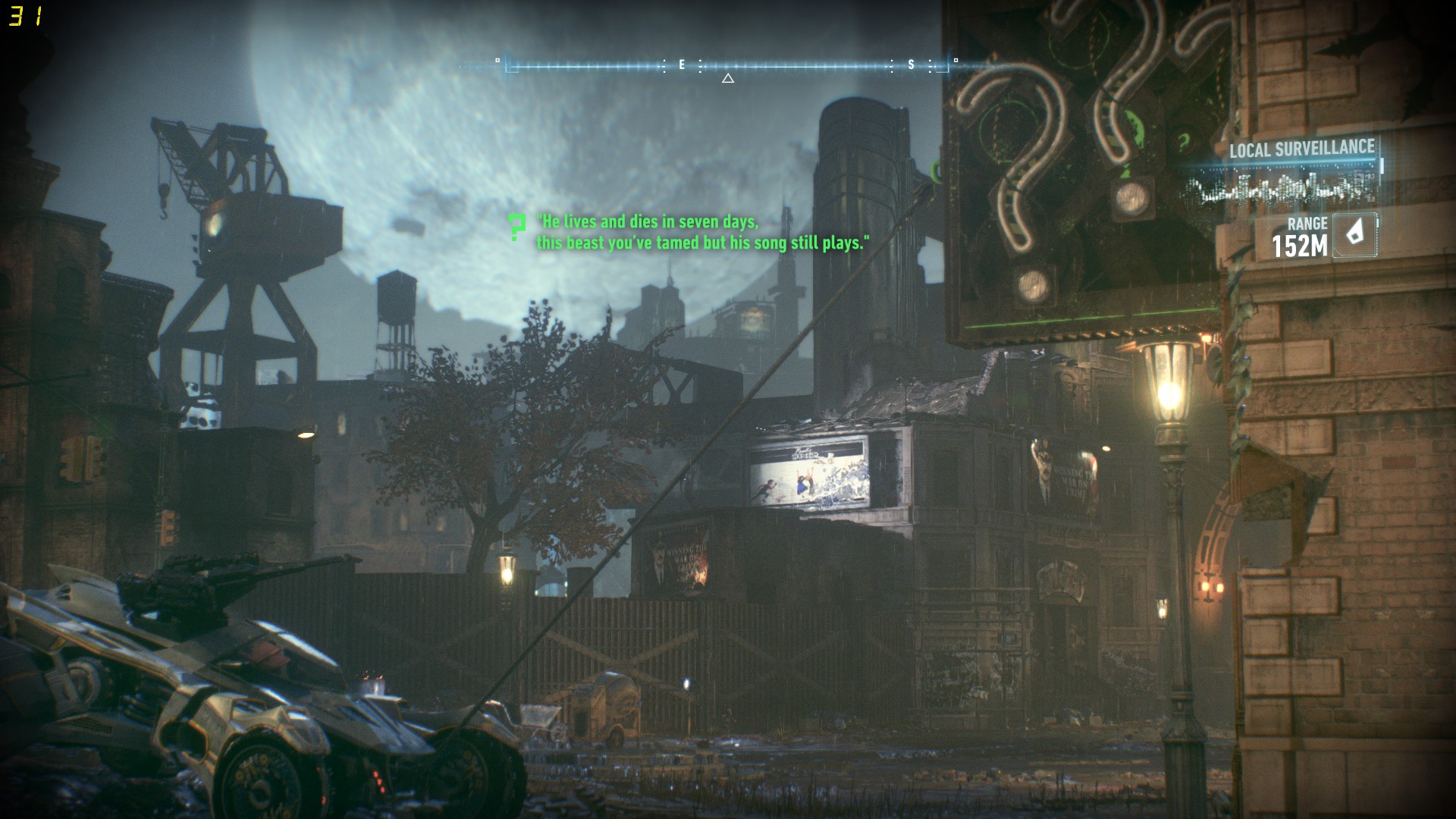Click the compass heading bar
The image size is (1456, 819).
point(727,66)
